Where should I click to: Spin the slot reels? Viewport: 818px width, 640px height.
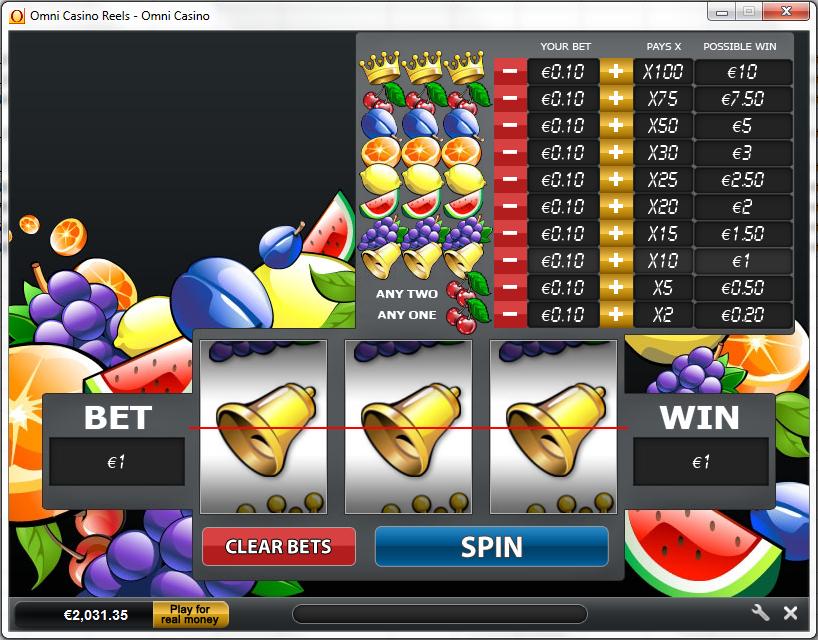(491, 546)
